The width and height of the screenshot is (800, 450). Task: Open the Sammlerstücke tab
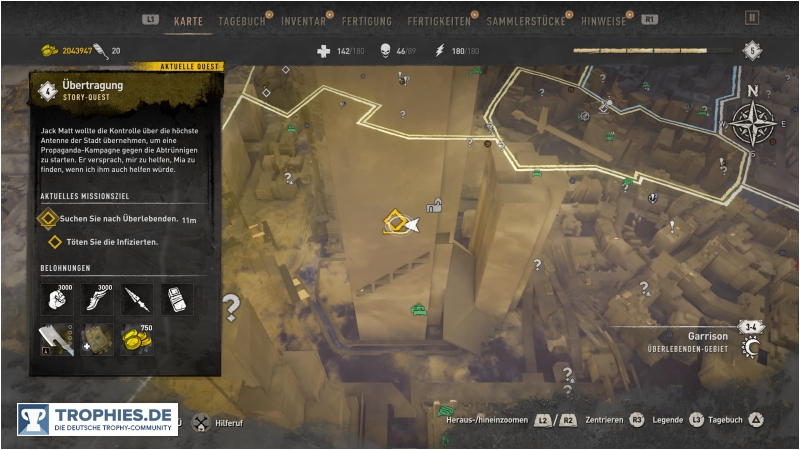526,20
